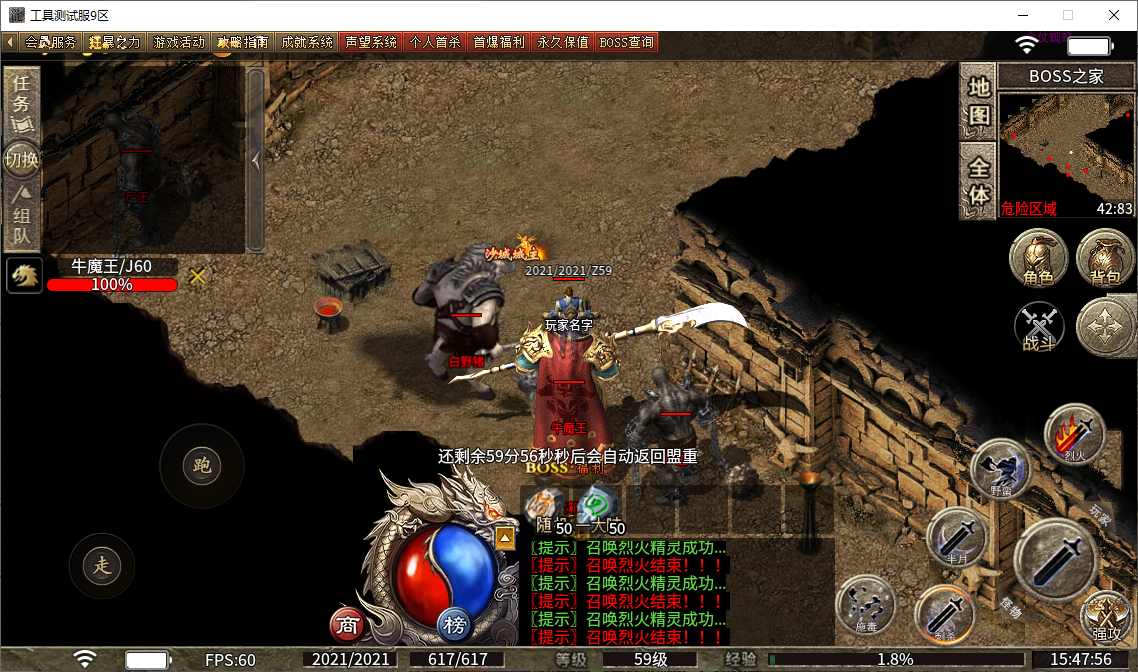The width and height of the screenshot is (1138, 672).
Task: Open the blue 榜 rankings button
Action: (x=455, y=626)
